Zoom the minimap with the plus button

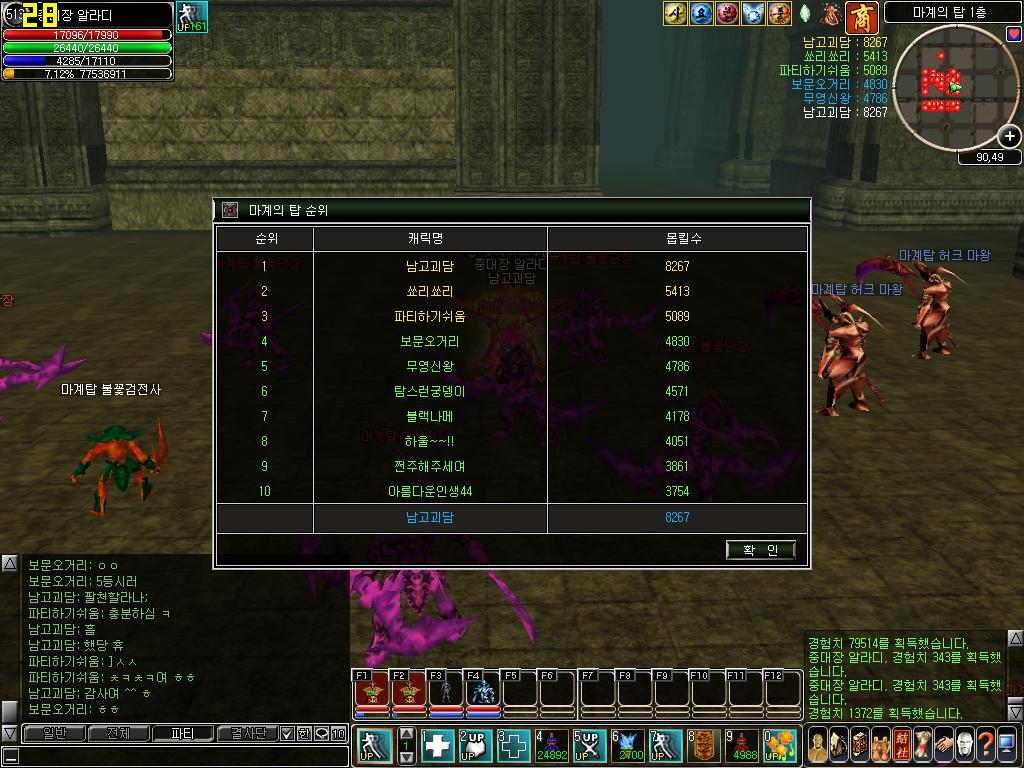pos(1010,137)
